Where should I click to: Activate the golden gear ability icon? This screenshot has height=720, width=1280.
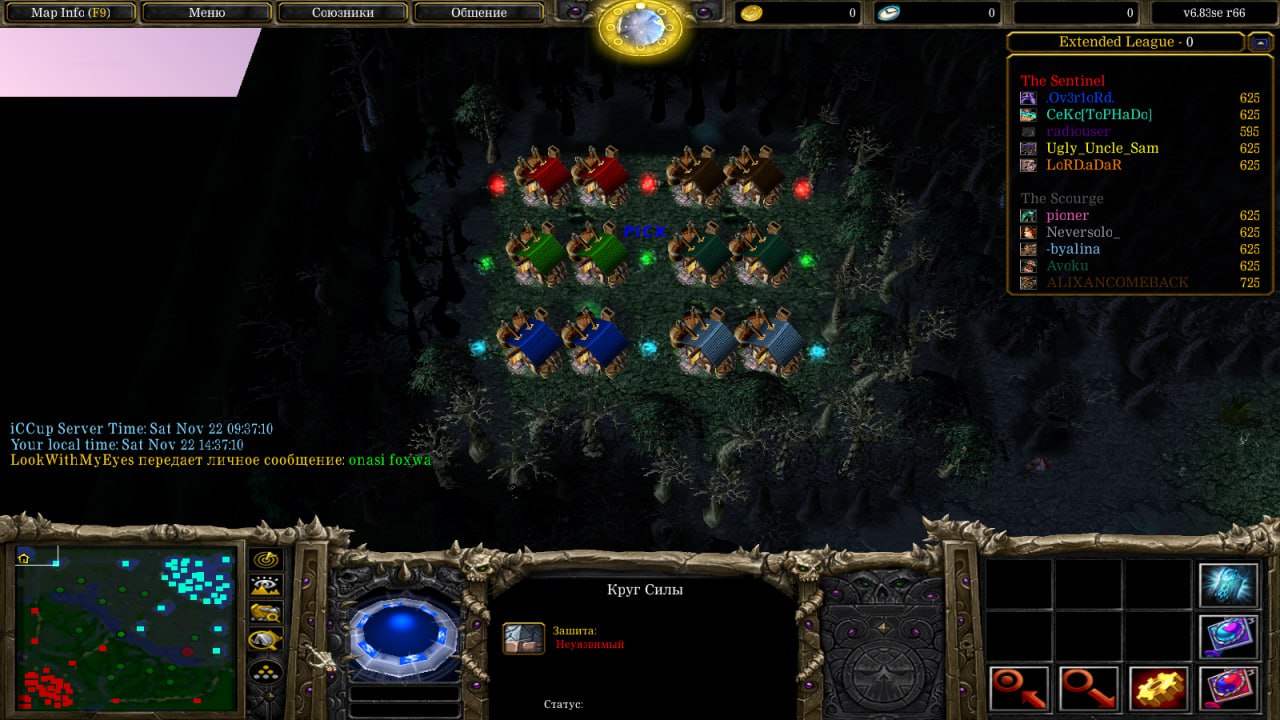(x=1159, y=689)
